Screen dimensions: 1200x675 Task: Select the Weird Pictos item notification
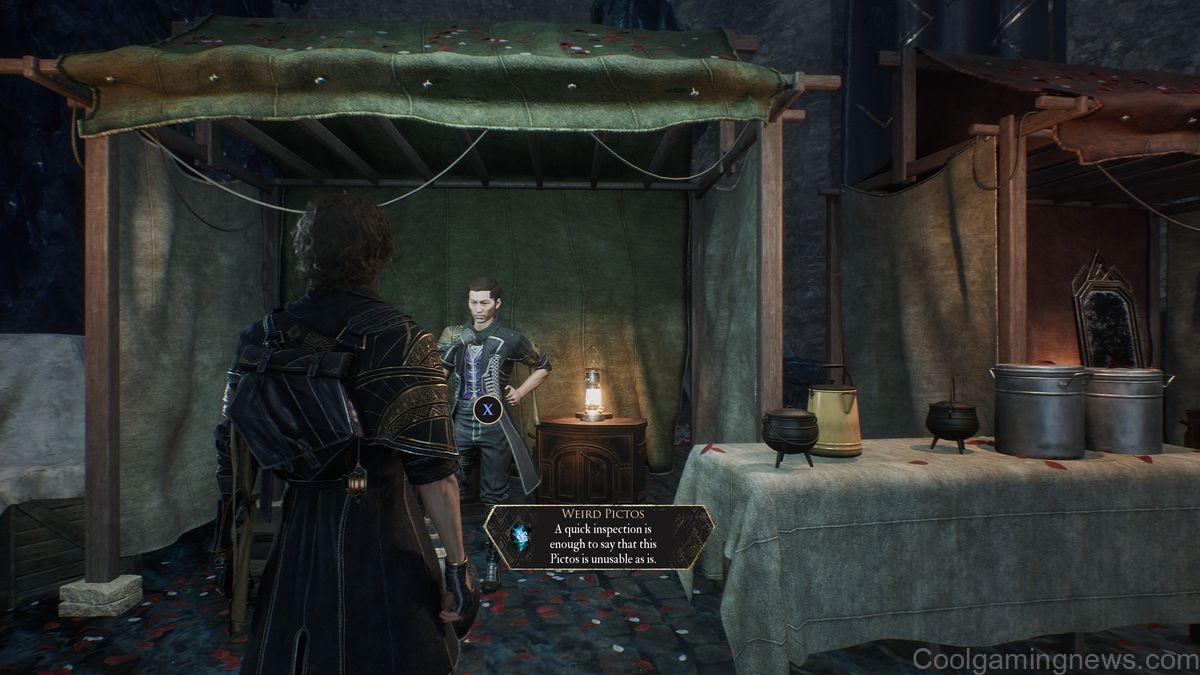point(599,537)
